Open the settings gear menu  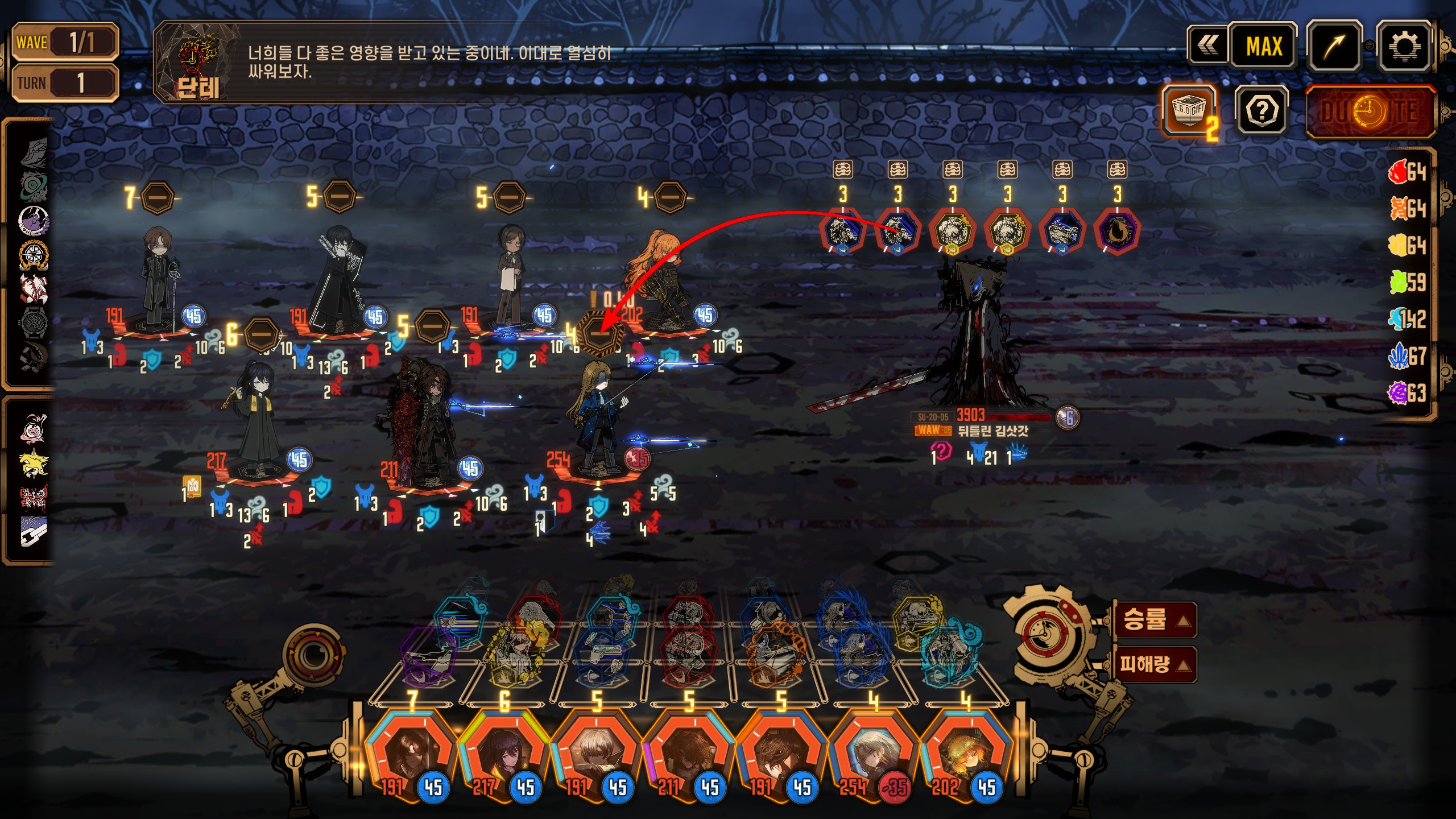(x=1403, y=46)
